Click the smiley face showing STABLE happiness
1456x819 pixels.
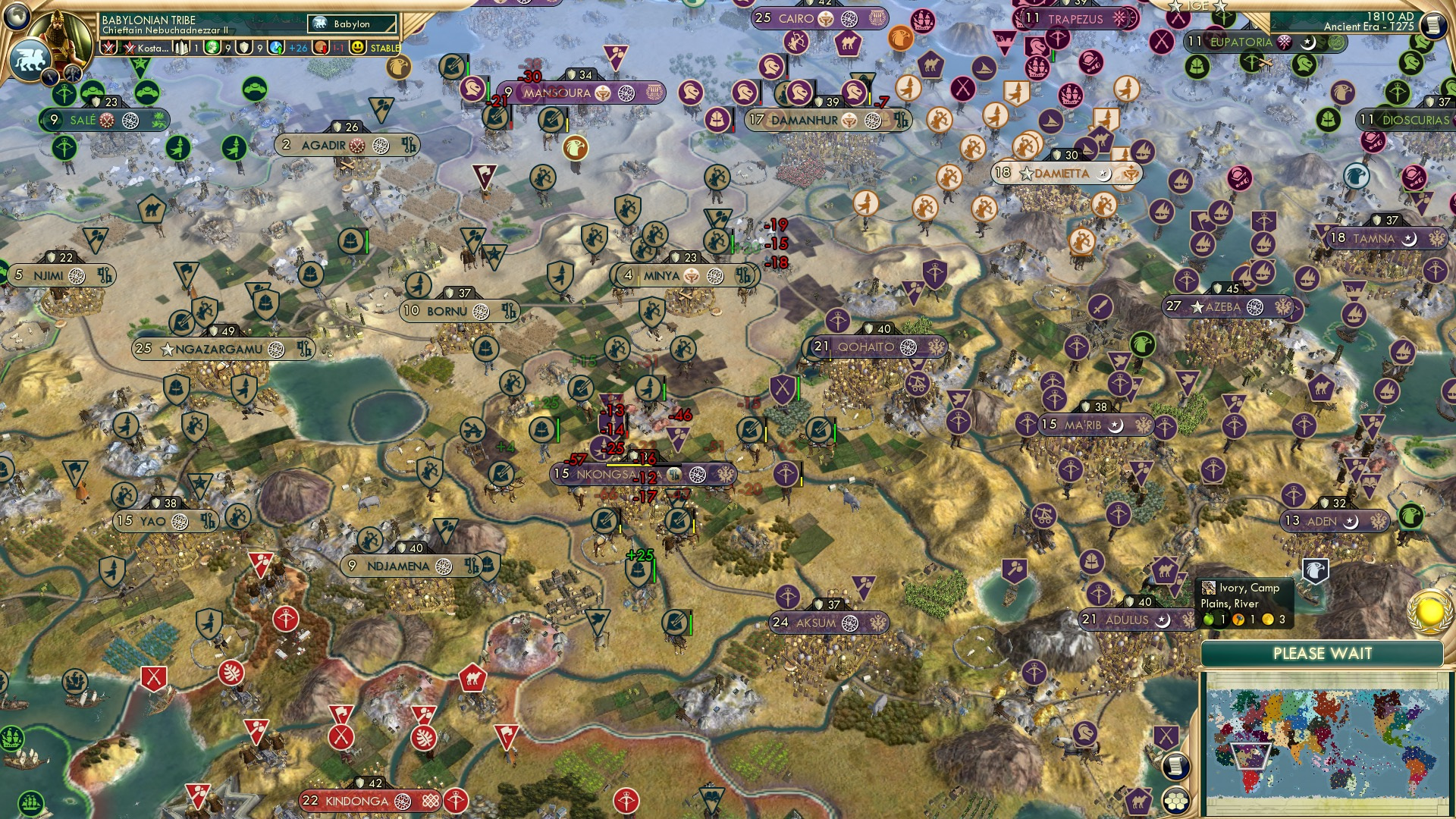(356, 49)
